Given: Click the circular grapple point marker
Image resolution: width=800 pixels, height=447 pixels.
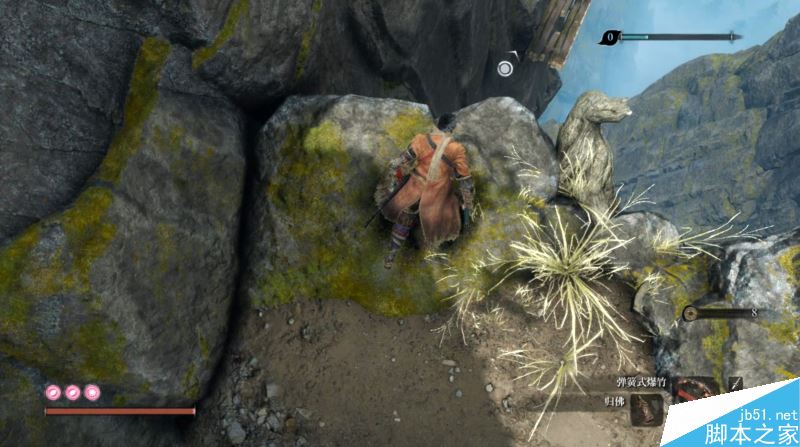Looking at the screenshot, I should coord(505,67).
